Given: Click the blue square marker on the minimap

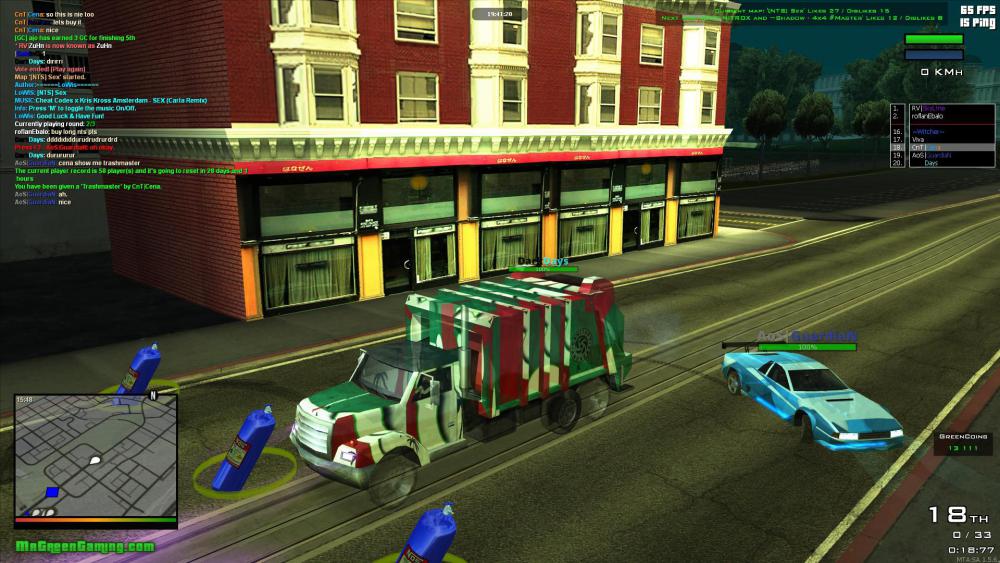Looking at the screenshot, I should [53, 493].
